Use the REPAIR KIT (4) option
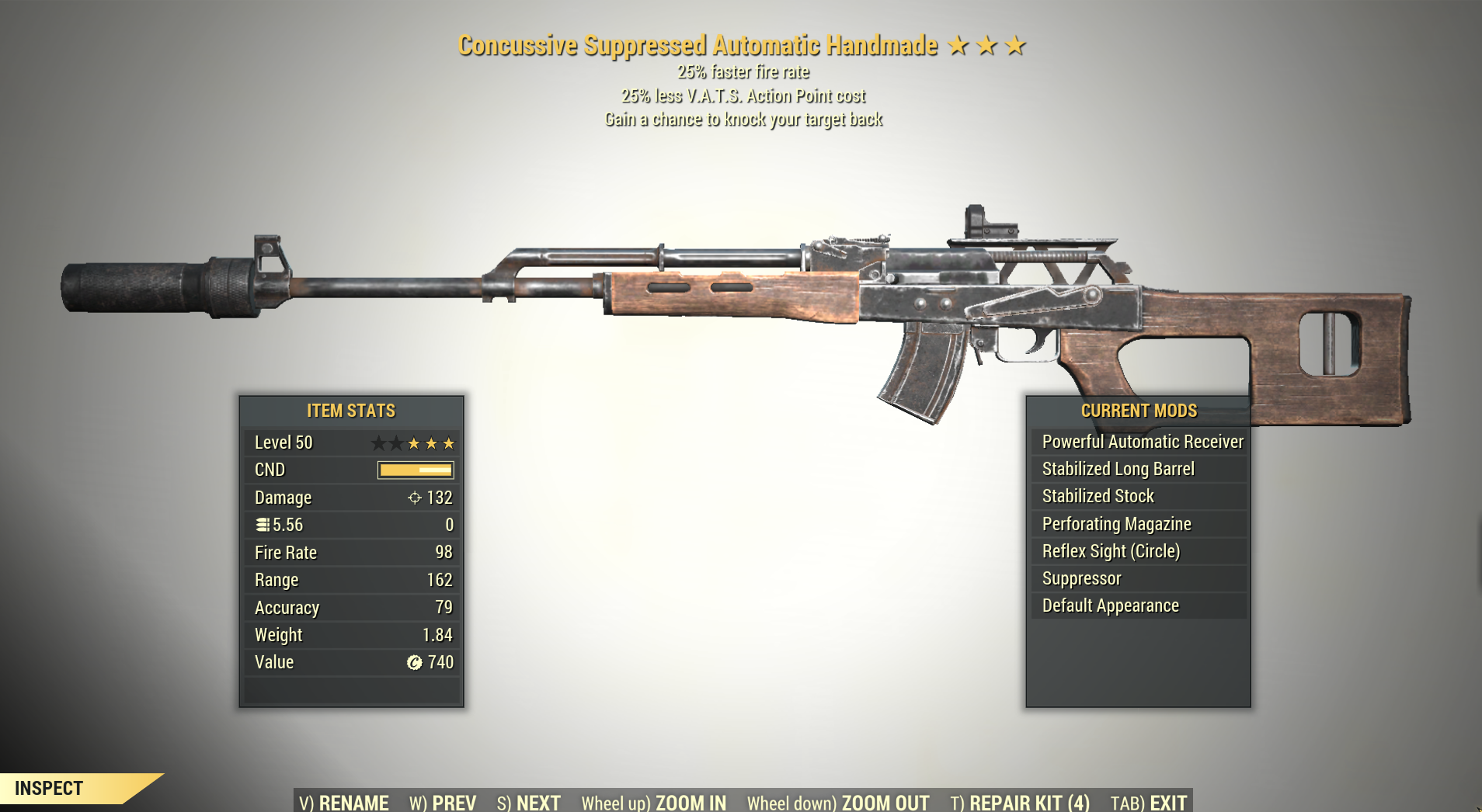This screenshot has width=1482, height=812. tap(1020, 802)
